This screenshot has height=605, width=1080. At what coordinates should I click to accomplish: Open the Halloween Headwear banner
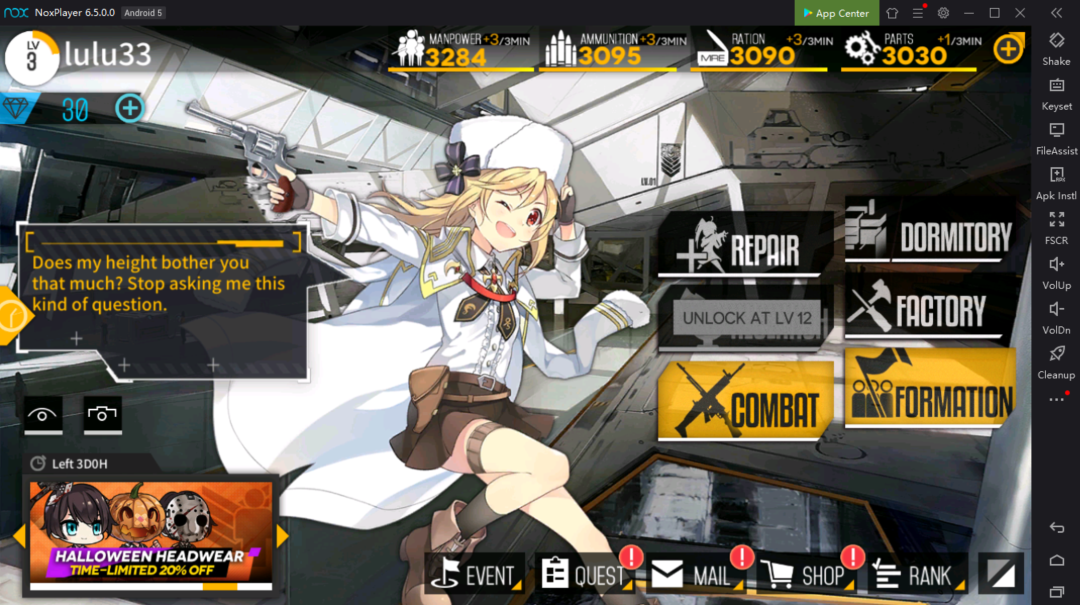(x=150, y=535)
